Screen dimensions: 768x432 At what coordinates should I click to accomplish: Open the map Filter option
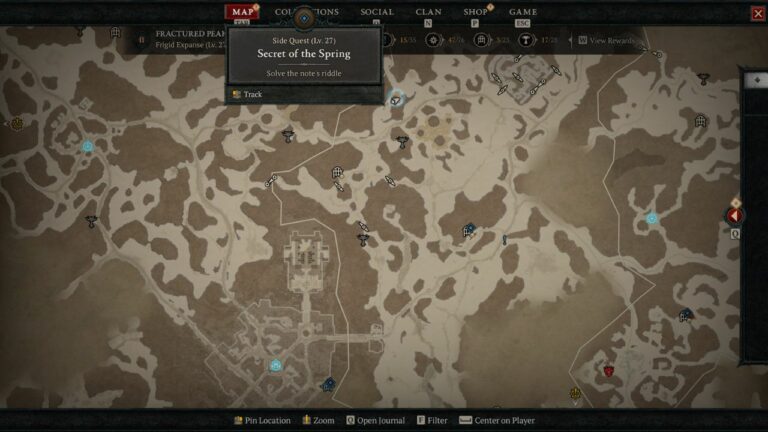pos(435,421)
